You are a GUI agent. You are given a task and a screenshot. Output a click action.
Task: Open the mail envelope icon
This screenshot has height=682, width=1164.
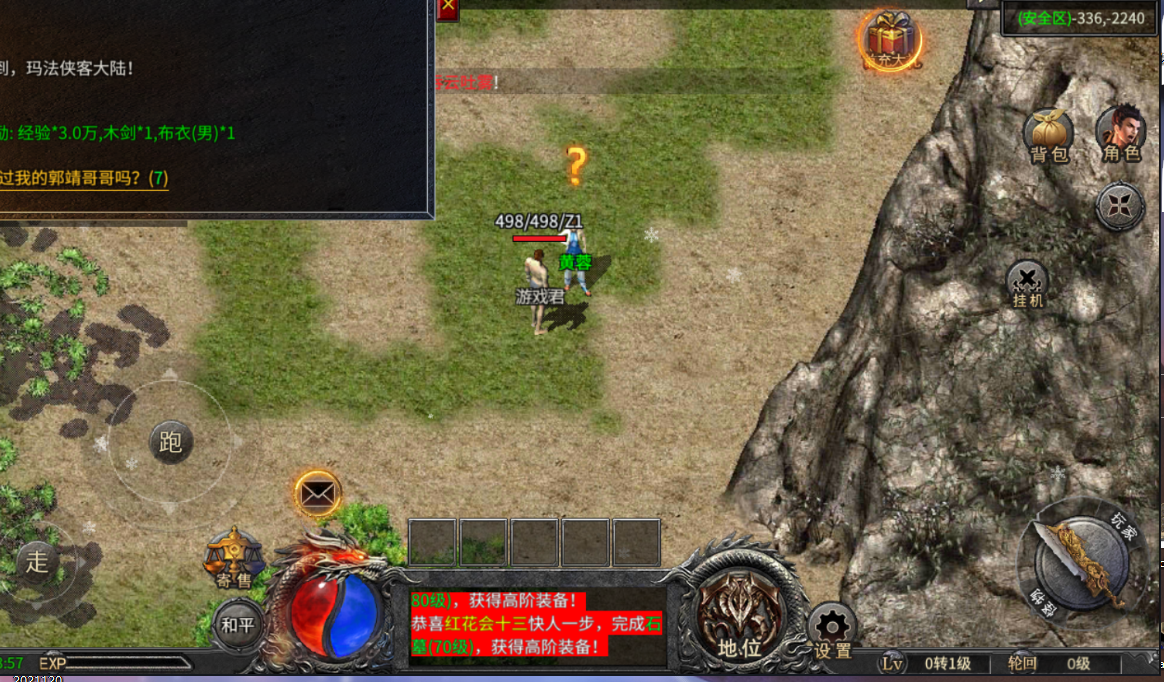pos(318,493)
